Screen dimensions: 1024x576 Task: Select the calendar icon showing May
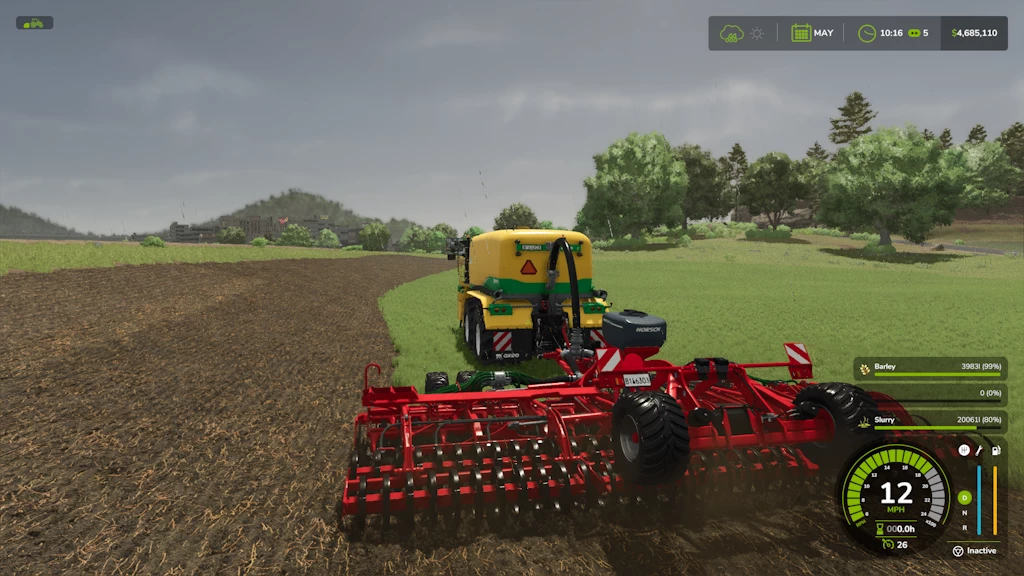pyautogui.click(x=801, y=33)
